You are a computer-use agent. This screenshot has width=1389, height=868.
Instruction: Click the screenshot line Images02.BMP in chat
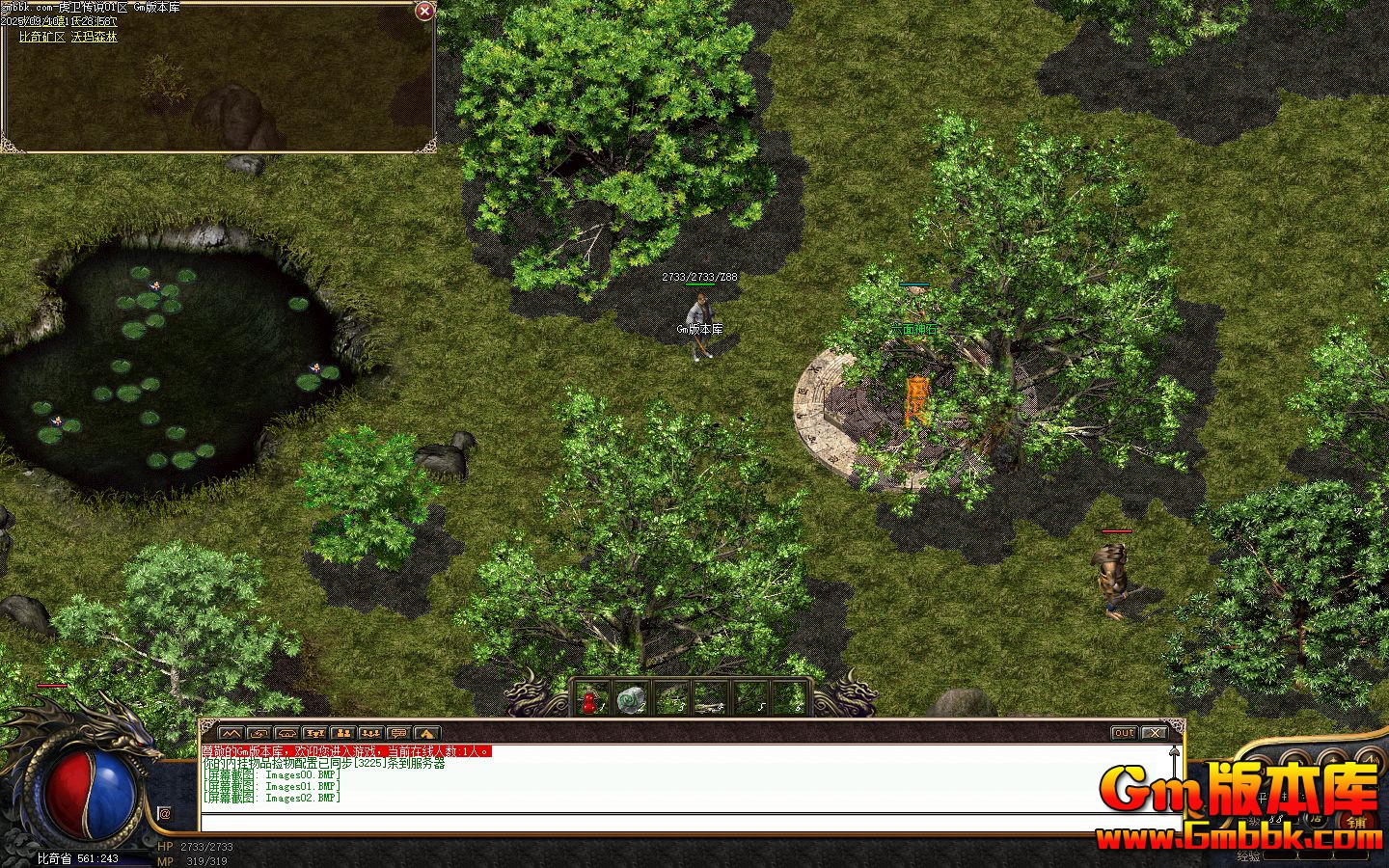click(272, 798)
